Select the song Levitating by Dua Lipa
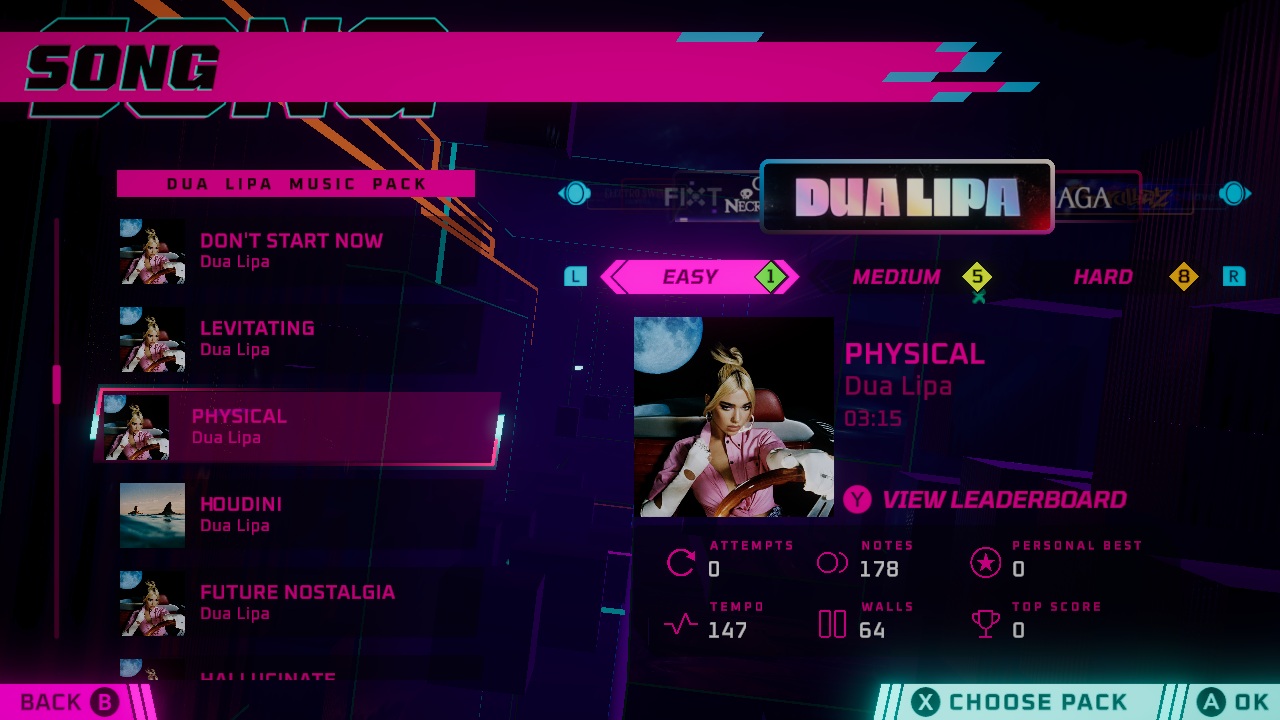 (260, 337)
